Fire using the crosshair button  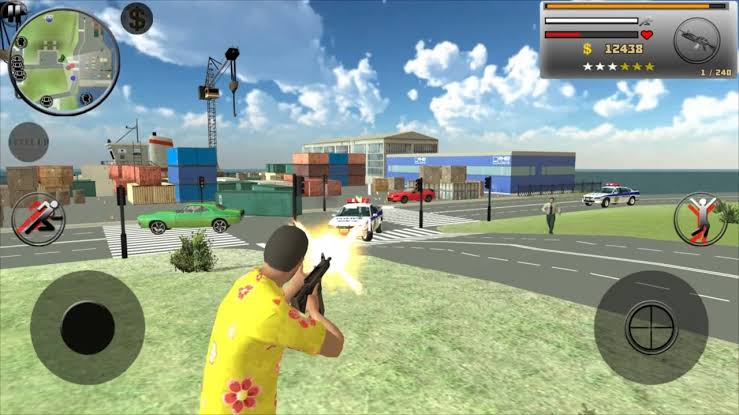point(651,327)
